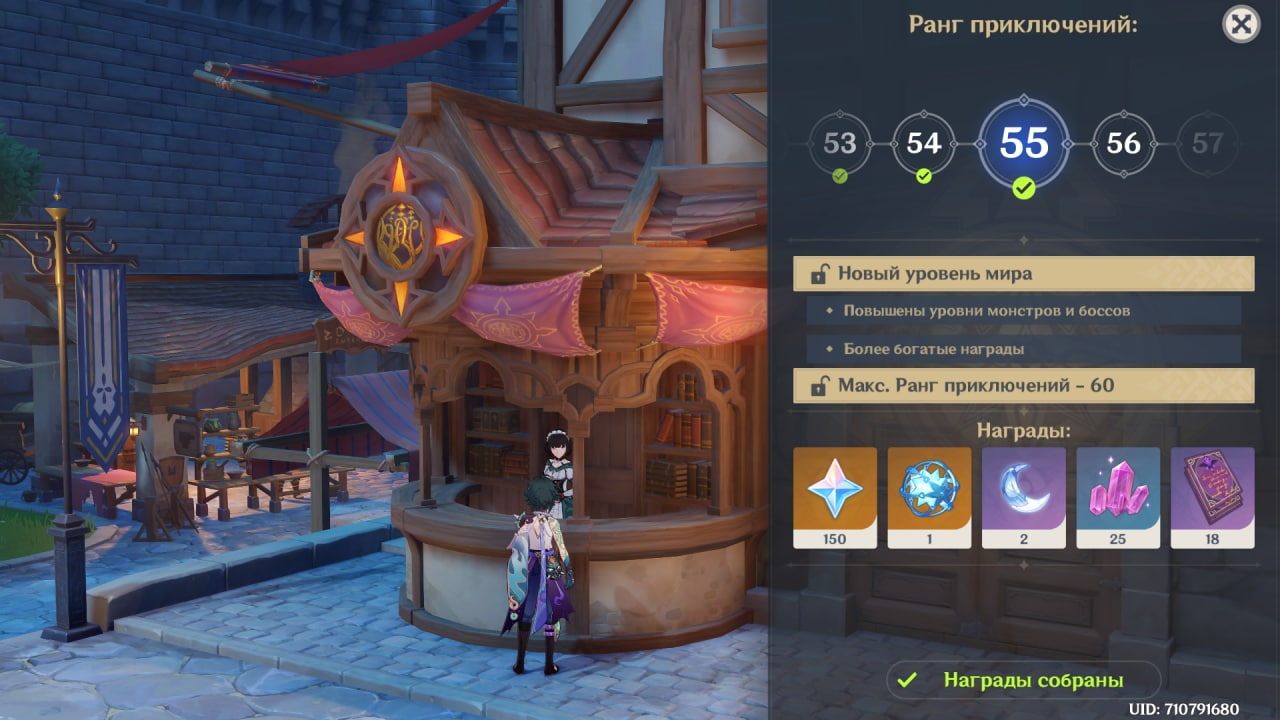This screenshot has width=1280, height=720.
Task: Select Adventure Rank 53 node
Action: tap(839, 144)
